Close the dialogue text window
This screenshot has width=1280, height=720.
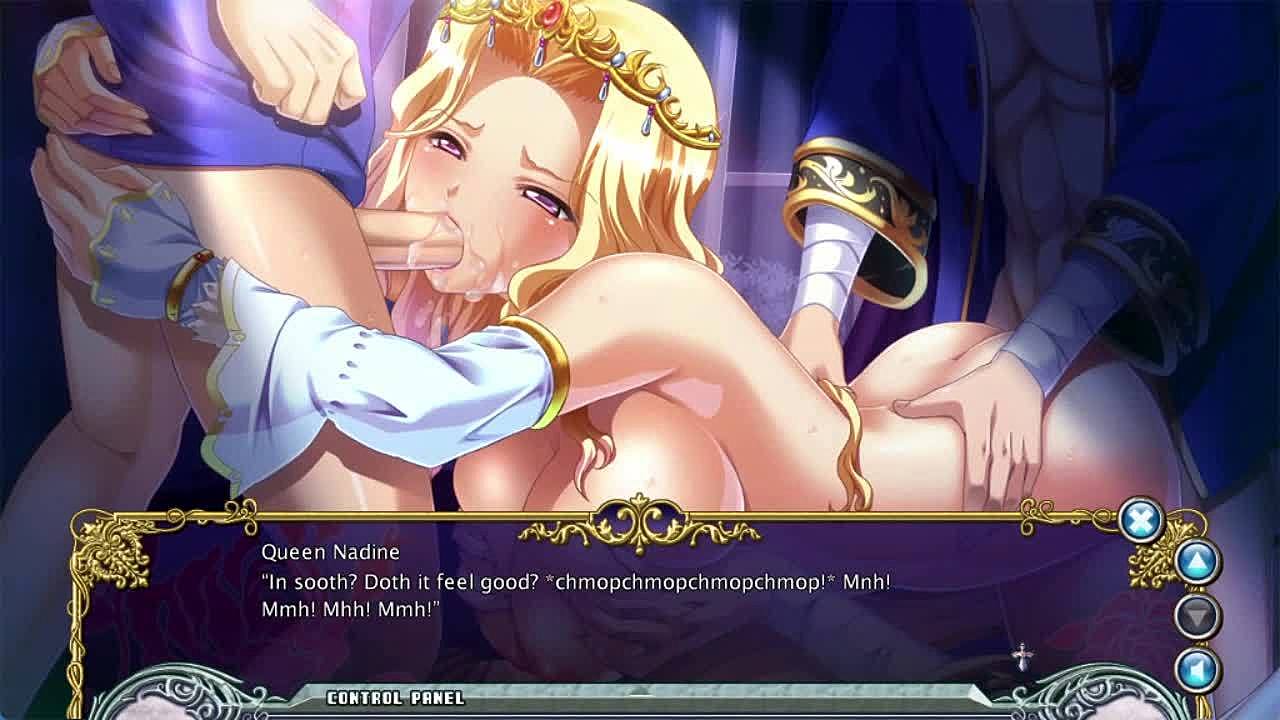1140,520
